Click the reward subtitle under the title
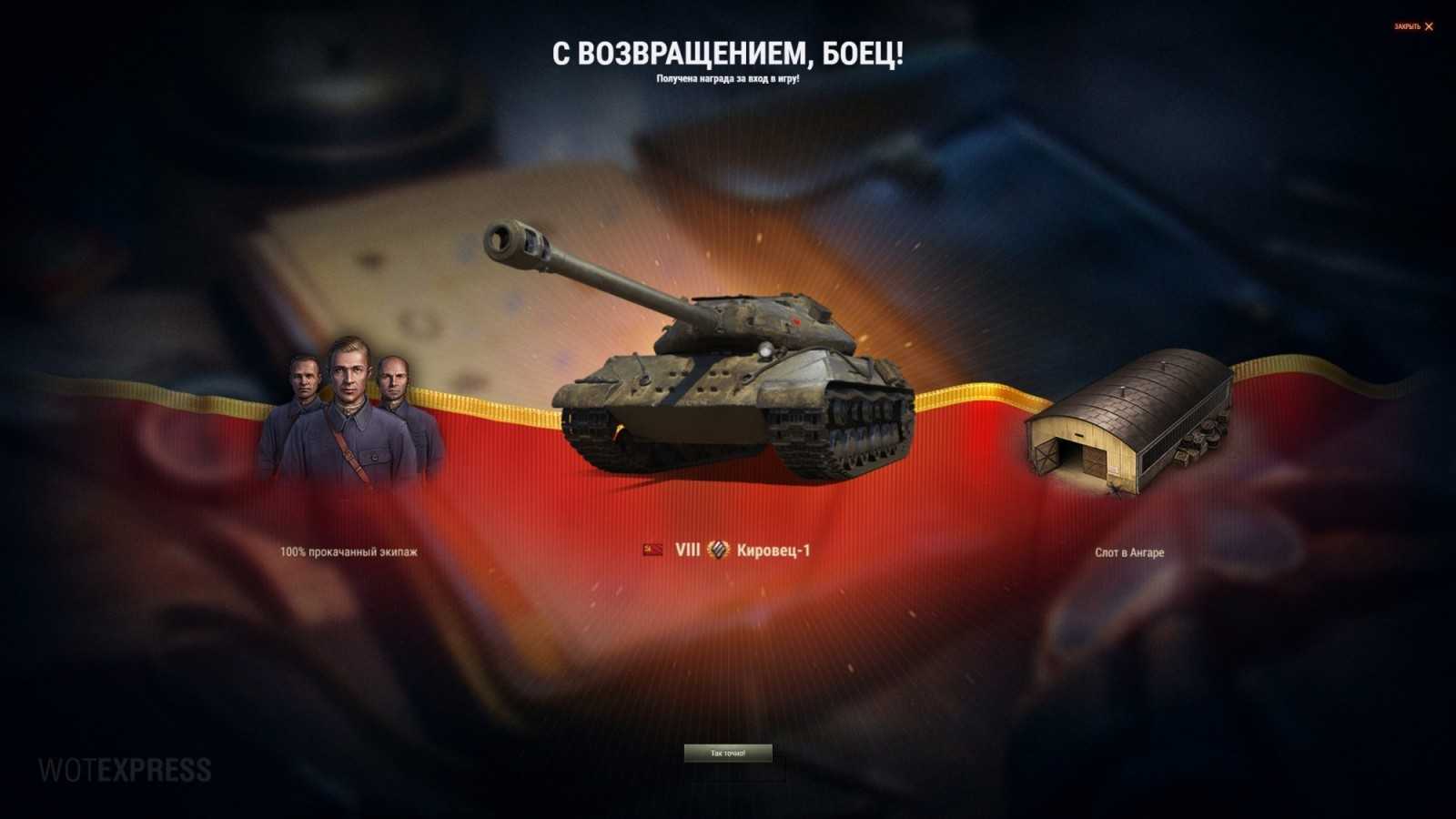 point(728,80)
